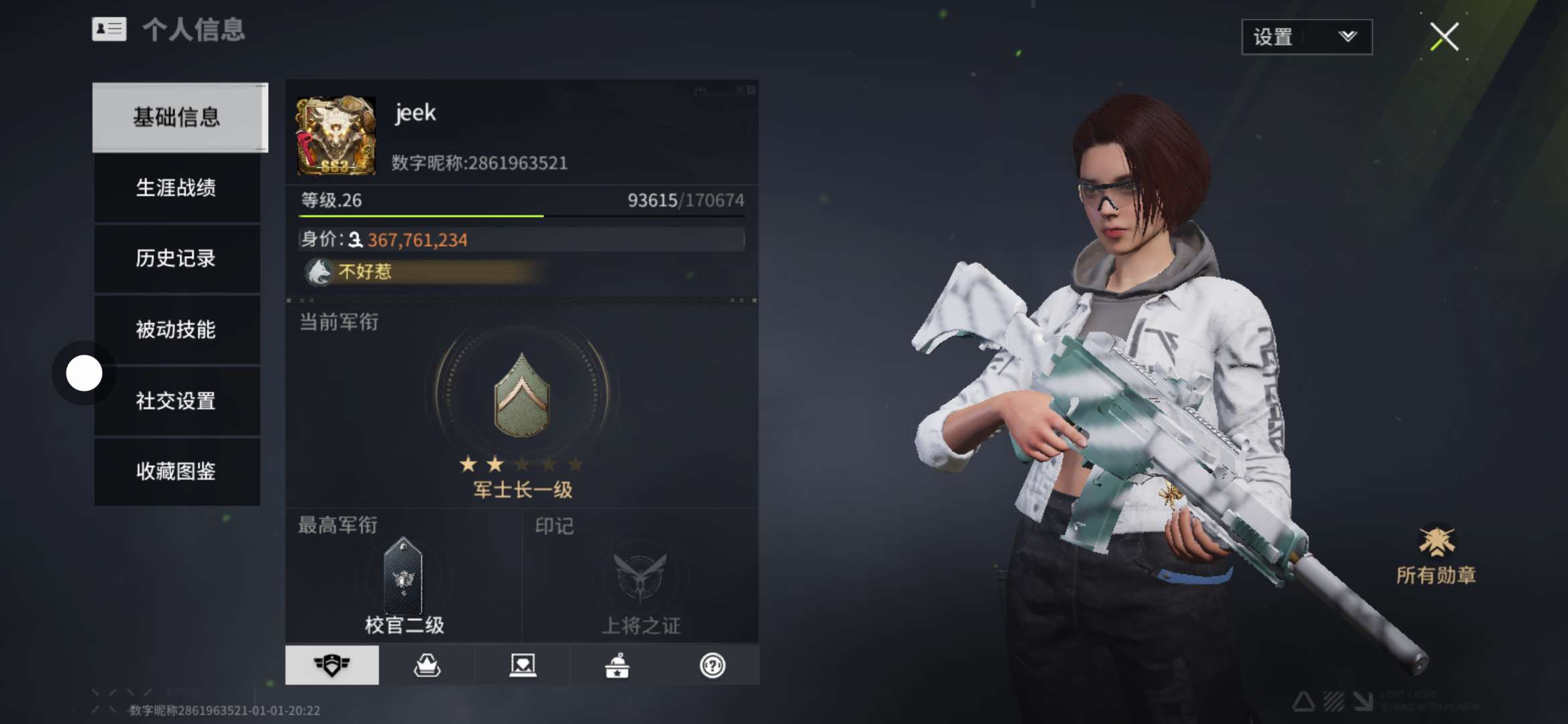
Task: Show the 被动技能 passive skills tab
Action: [176, 330]
